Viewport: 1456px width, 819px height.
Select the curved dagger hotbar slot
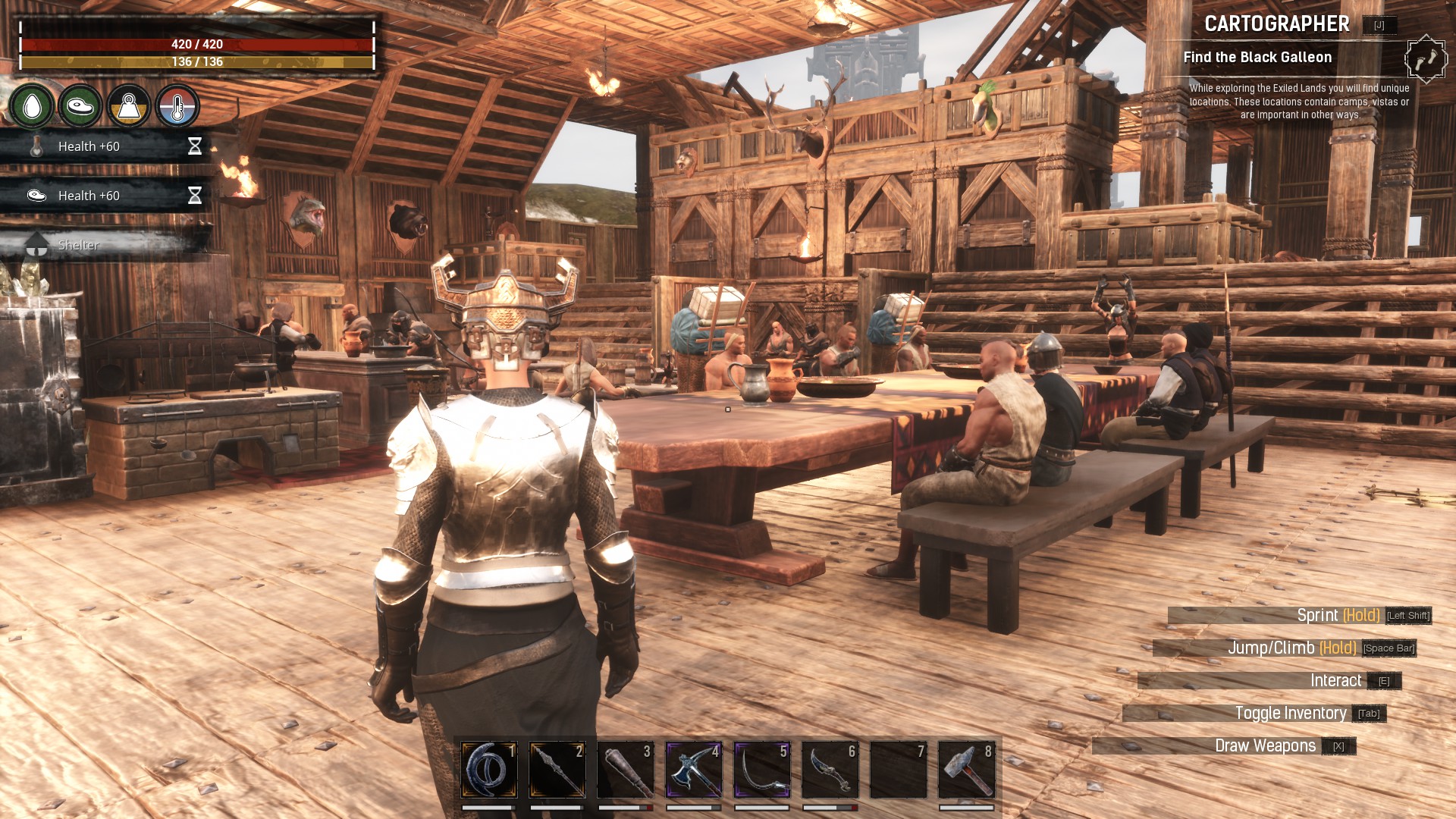tap(830, 770)
